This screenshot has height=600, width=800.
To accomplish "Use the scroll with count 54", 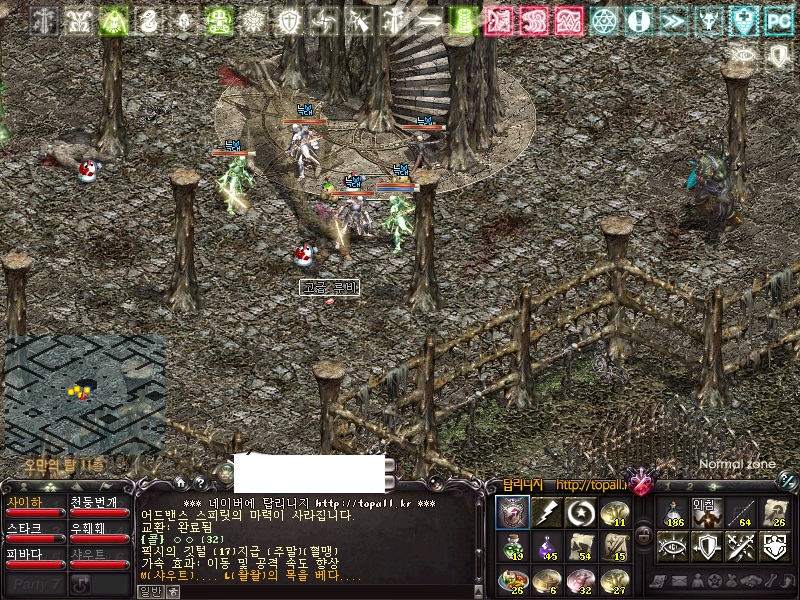I will [x=580, y=547].
